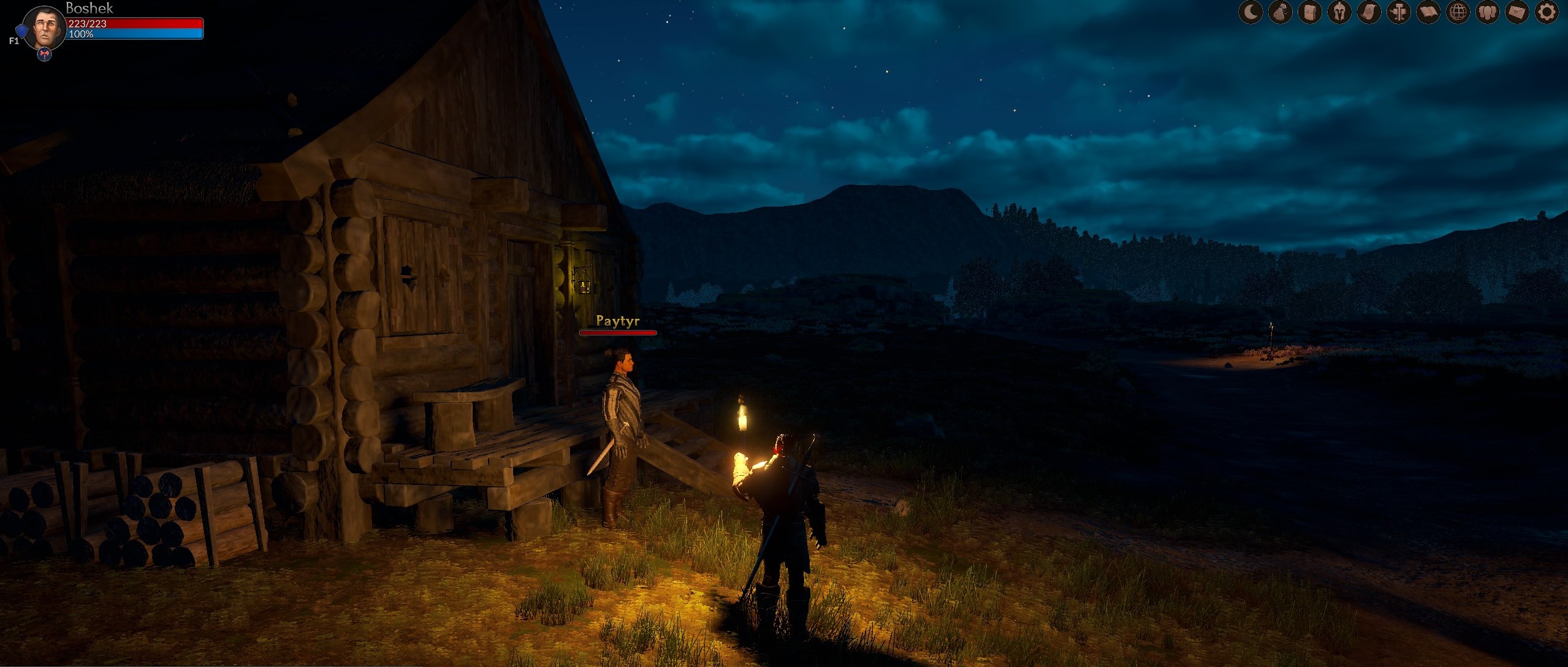
Task: Open the three-figures party icon
Action: click(1487, 12)
